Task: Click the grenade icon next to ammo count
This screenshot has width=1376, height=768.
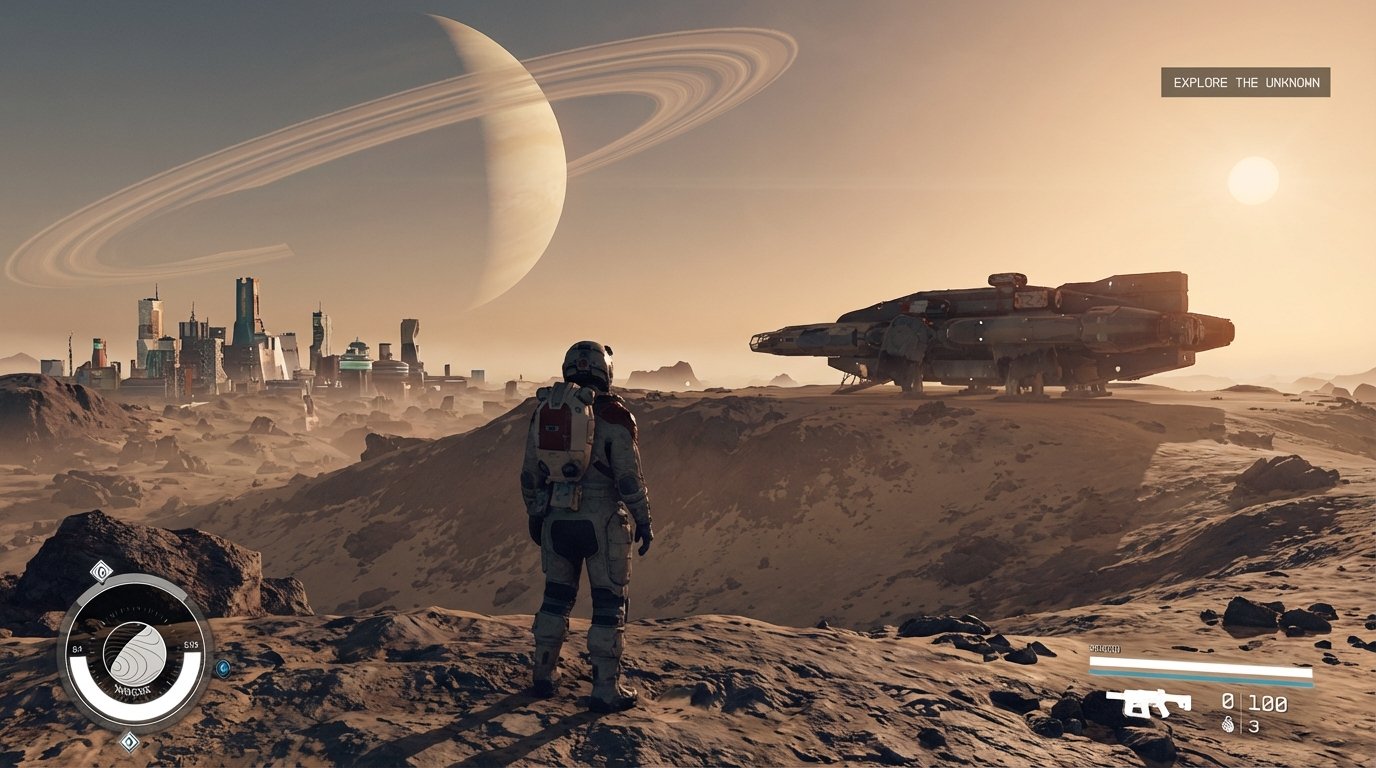Action: [1227, 724]
